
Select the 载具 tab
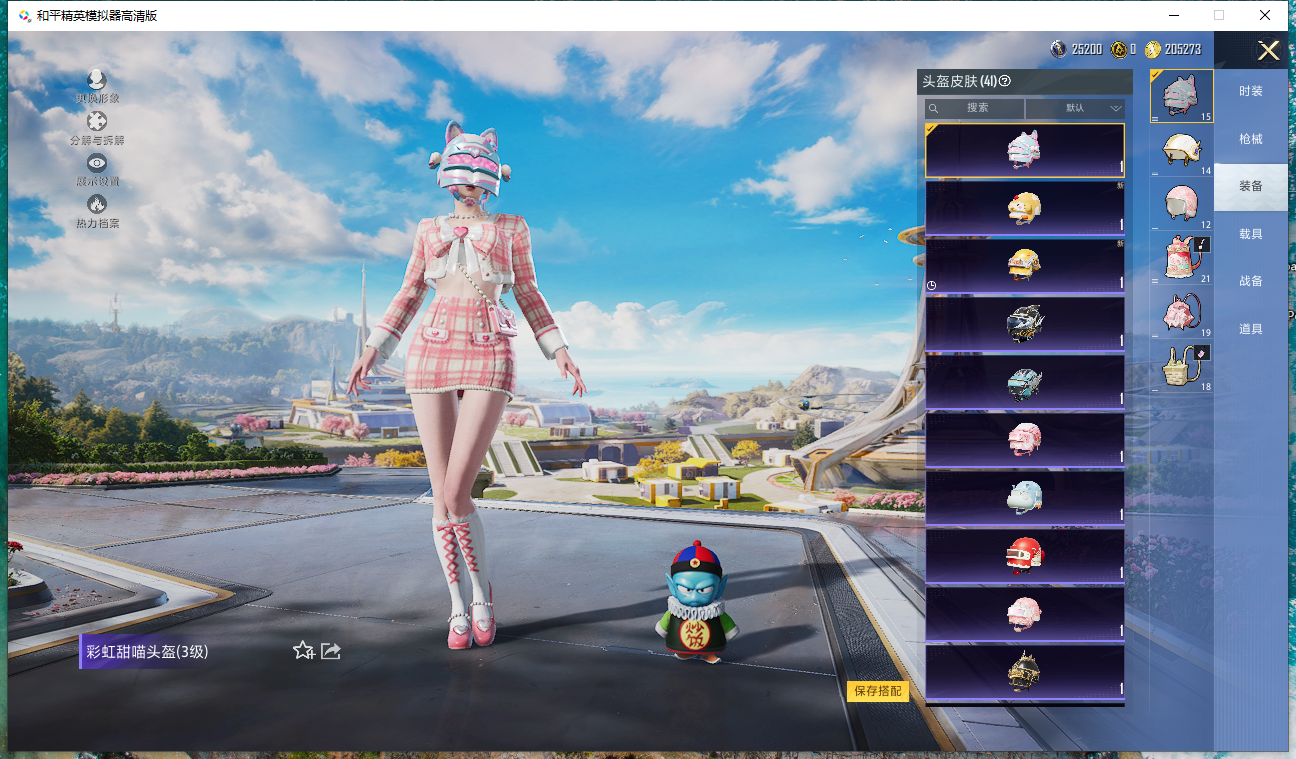pyautogui.click(x=1250, y=234)
